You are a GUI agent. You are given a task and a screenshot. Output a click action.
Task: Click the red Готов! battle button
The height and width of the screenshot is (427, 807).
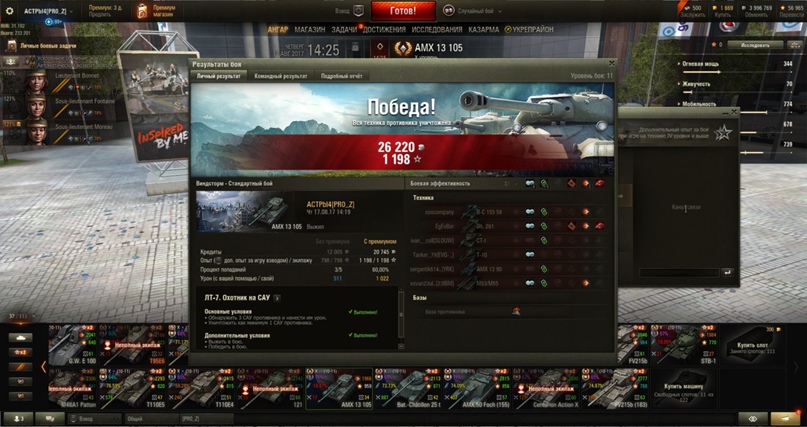(405, 11)
